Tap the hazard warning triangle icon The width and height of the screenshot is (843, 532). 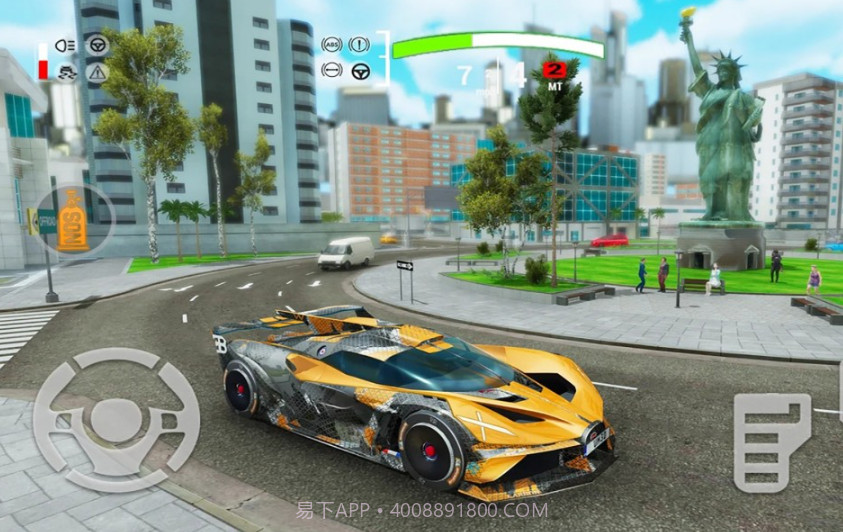[97, 72]
